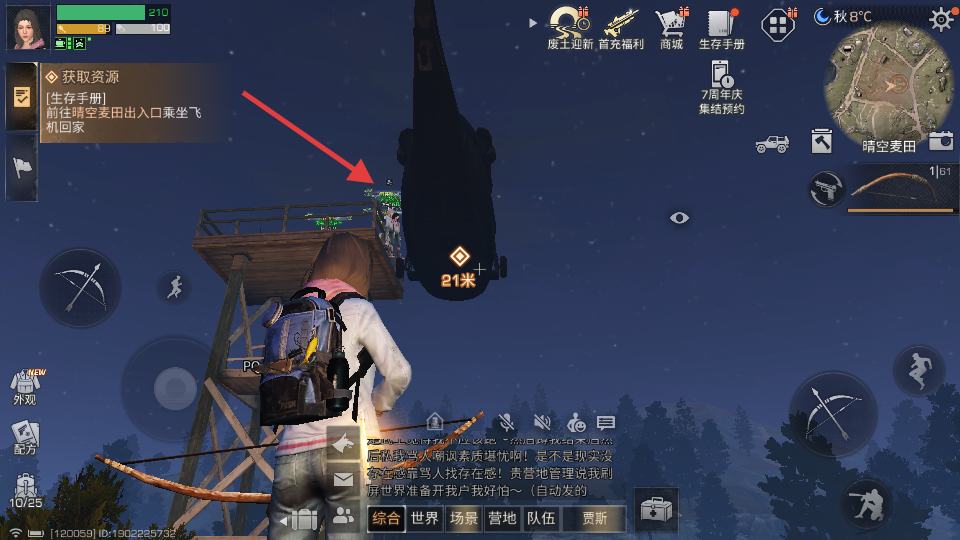Open the four-square grid menu
This screenshot has height=540, width=960.
click(x=778, y=23)
